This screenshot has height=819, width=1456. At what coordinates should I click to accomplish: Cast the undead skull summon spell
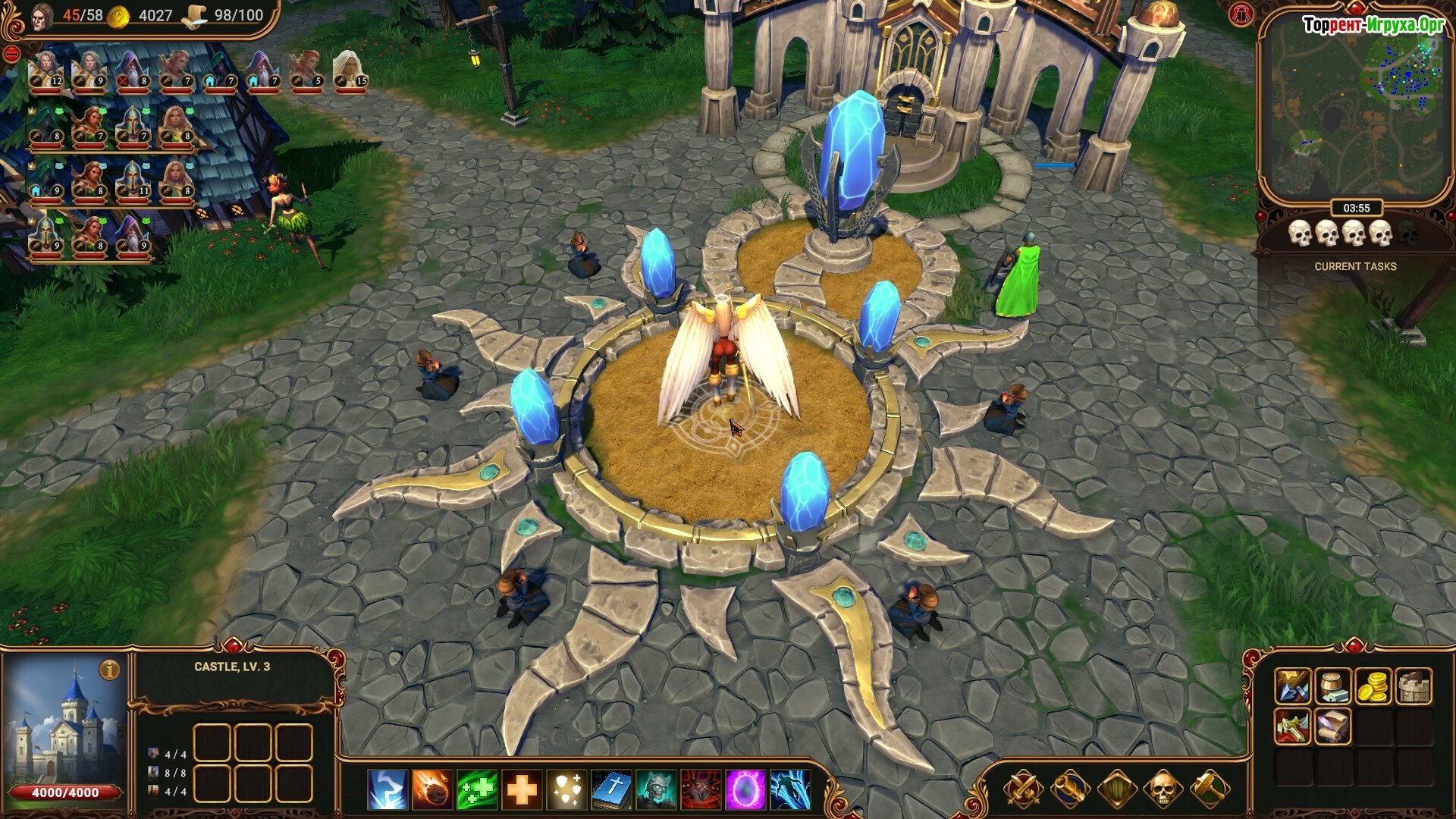tap(656, 789)
